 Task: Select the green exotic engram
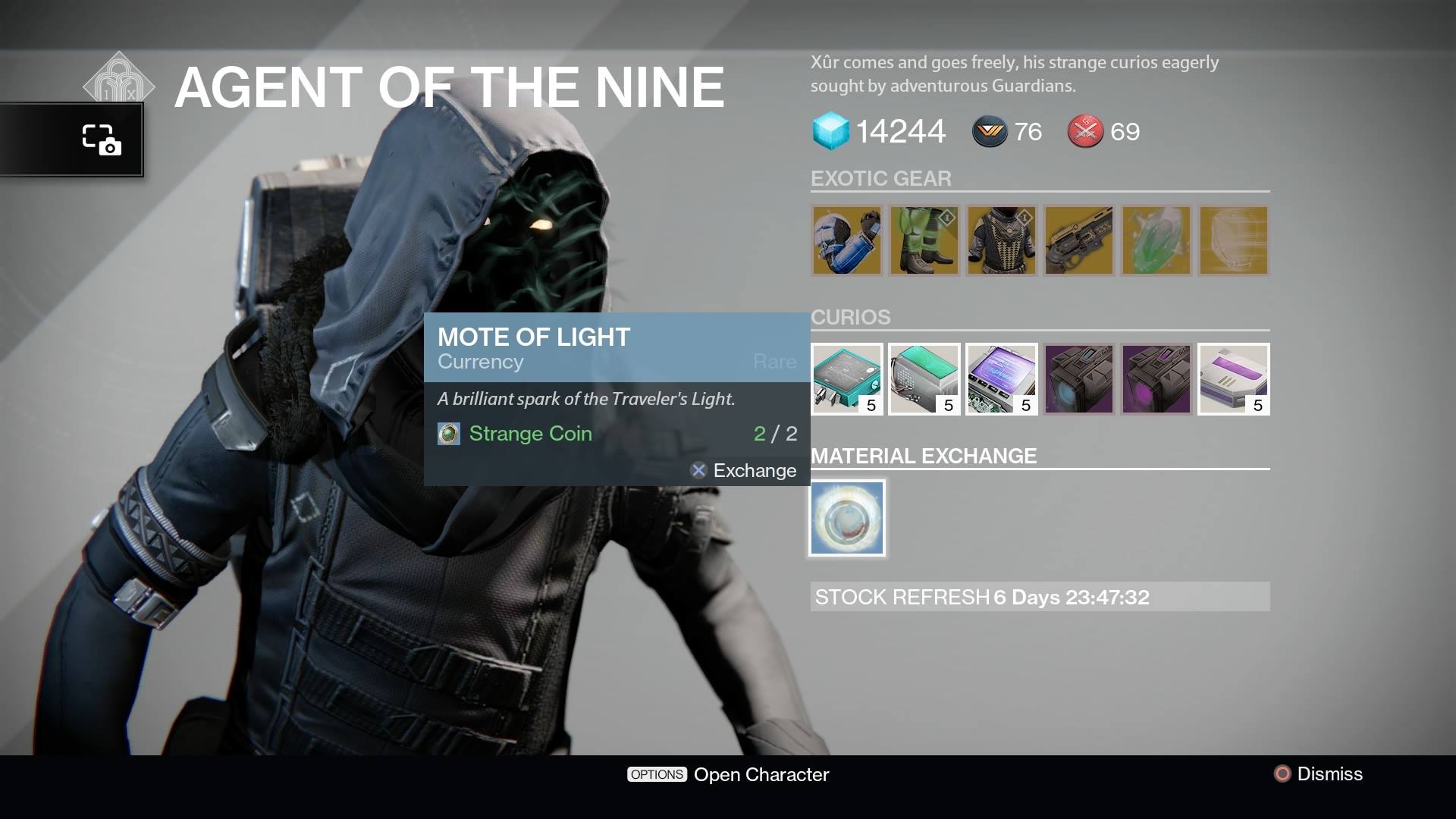(x=1156, y=241)
